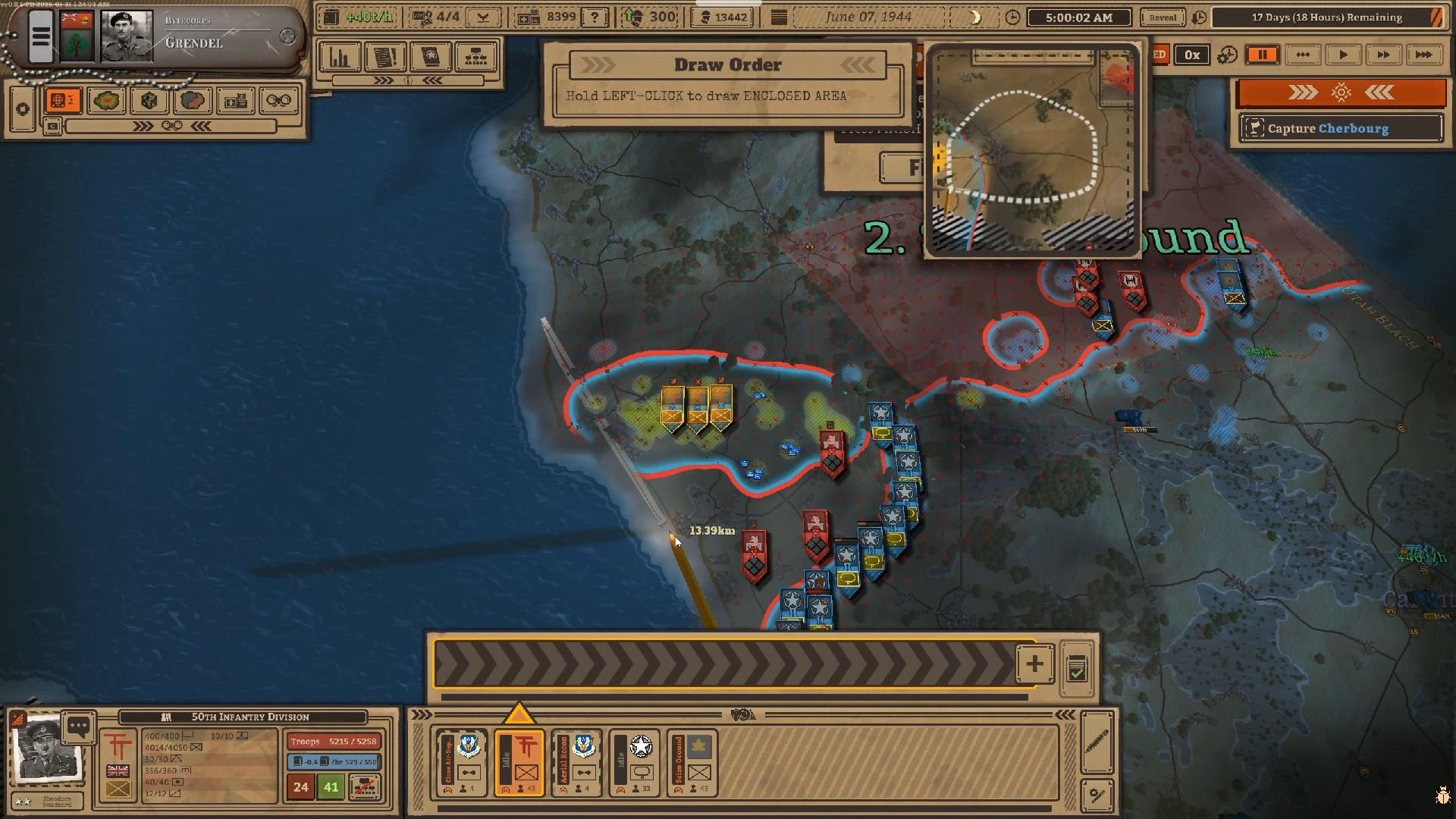This screenshot has width=1456, height=819.
Task: Click the Reveal button
Action: pyautogui.click(x=1163, y=17)
